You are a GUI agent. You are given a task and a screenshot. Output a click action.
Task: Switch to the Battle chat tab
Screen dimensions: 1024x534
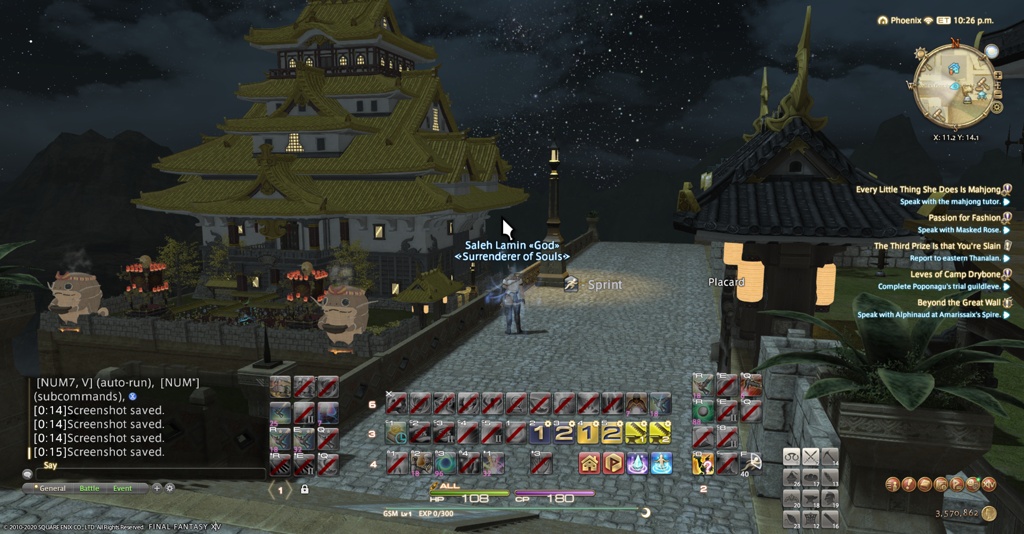[89, 488]
